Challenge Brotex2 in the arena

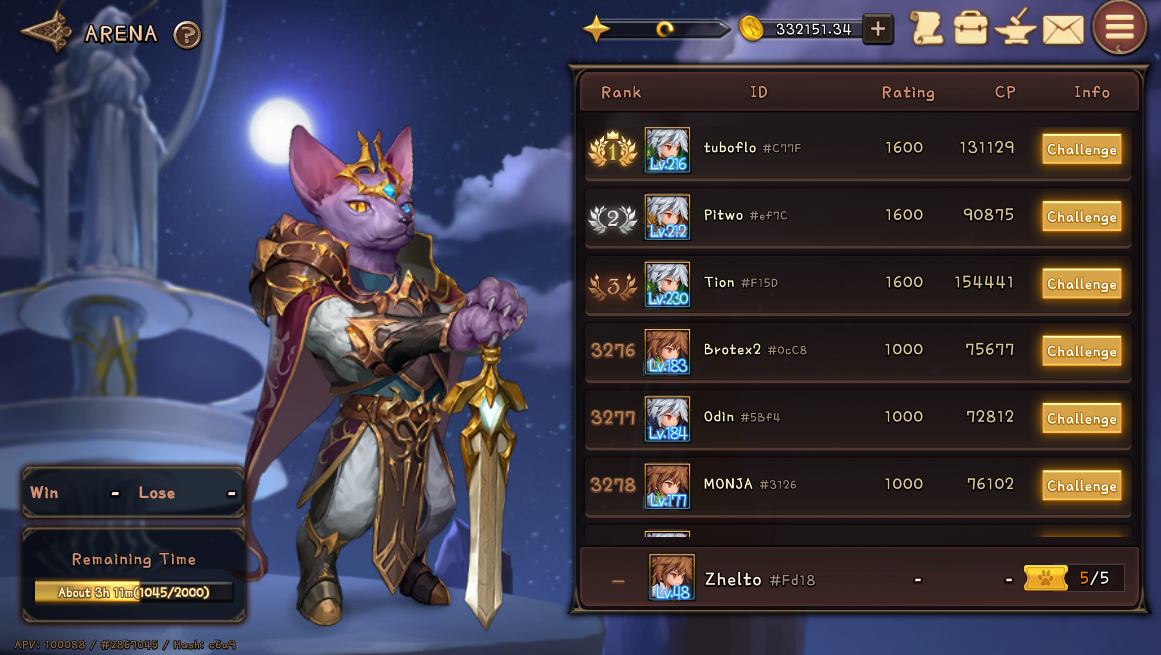1081,351
